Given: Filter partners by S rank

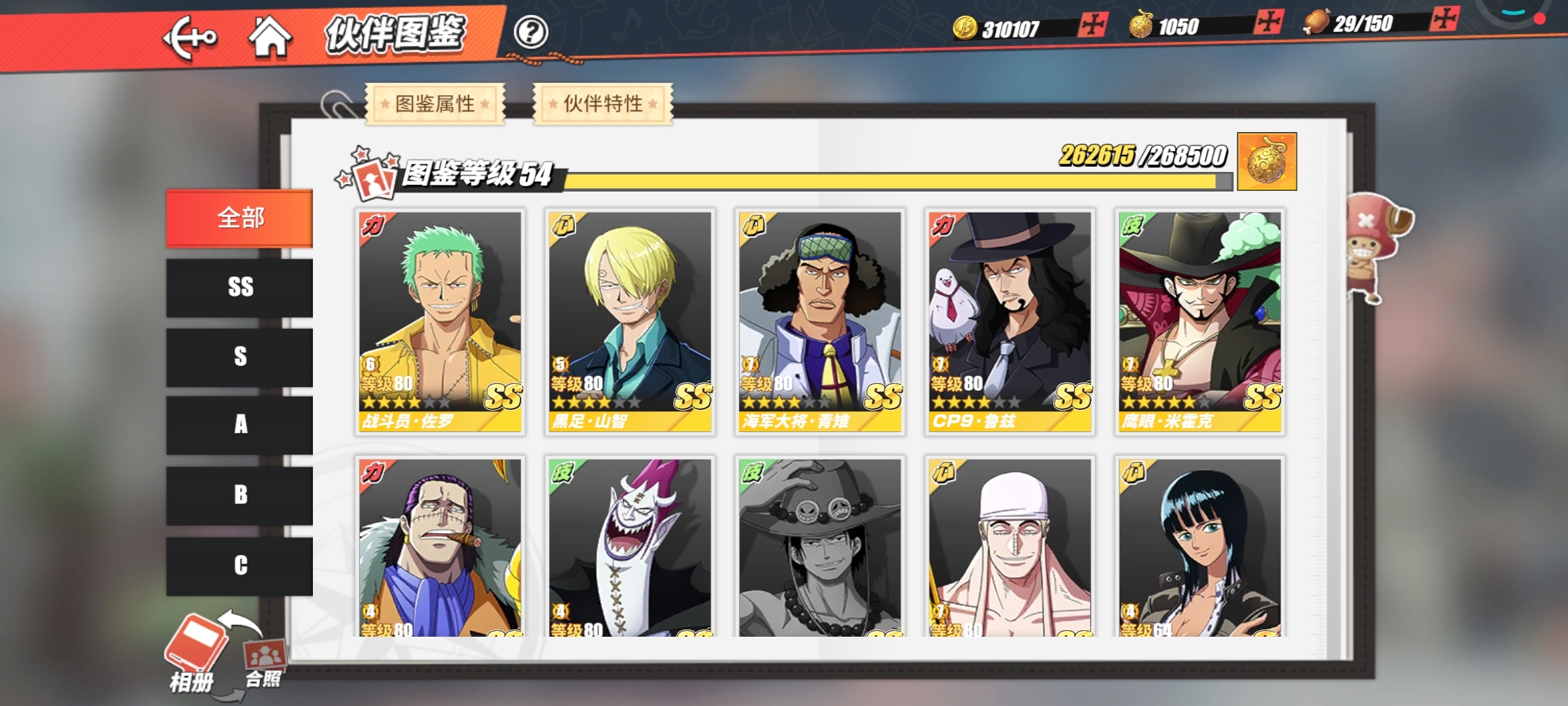Looking at the screenshot, I should [x=240, y=357].
